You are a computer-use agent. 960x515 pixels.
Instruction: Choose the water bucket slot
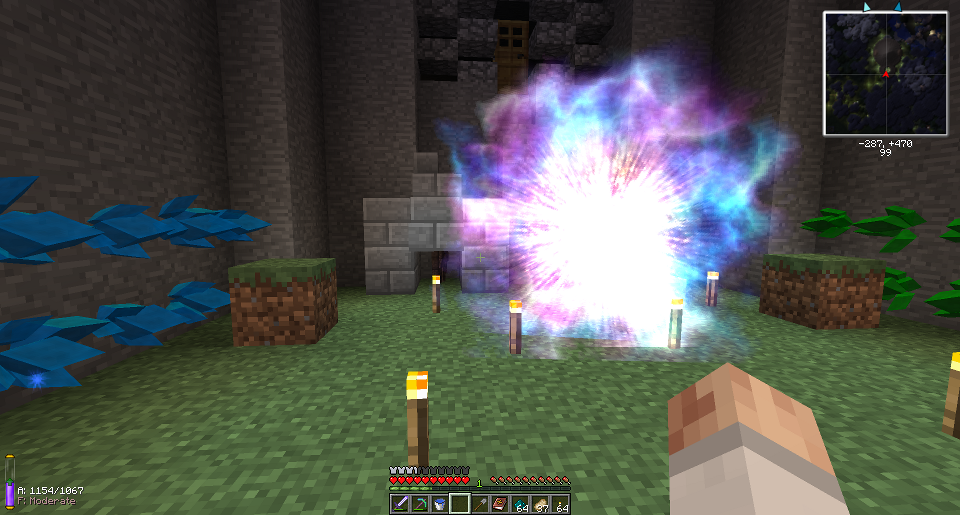(x=439, y=504)
